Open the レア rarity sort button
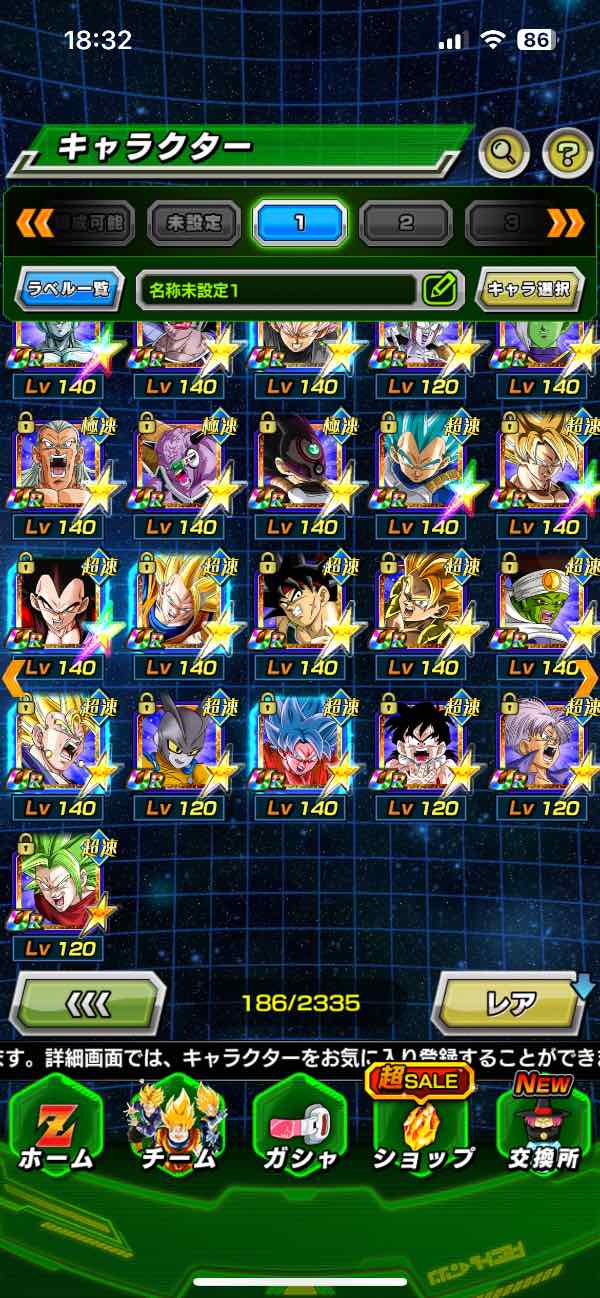 tap(509, 1002)
